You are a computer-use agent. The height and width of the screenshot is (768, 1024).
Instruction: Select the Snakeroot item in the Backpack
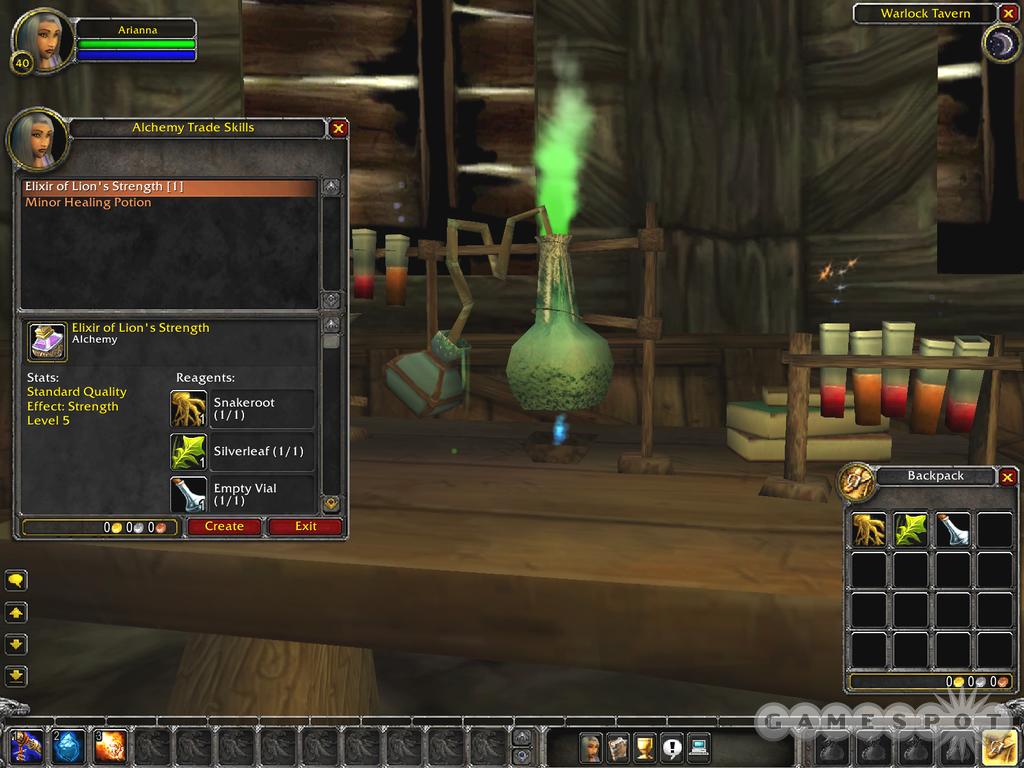869,530
